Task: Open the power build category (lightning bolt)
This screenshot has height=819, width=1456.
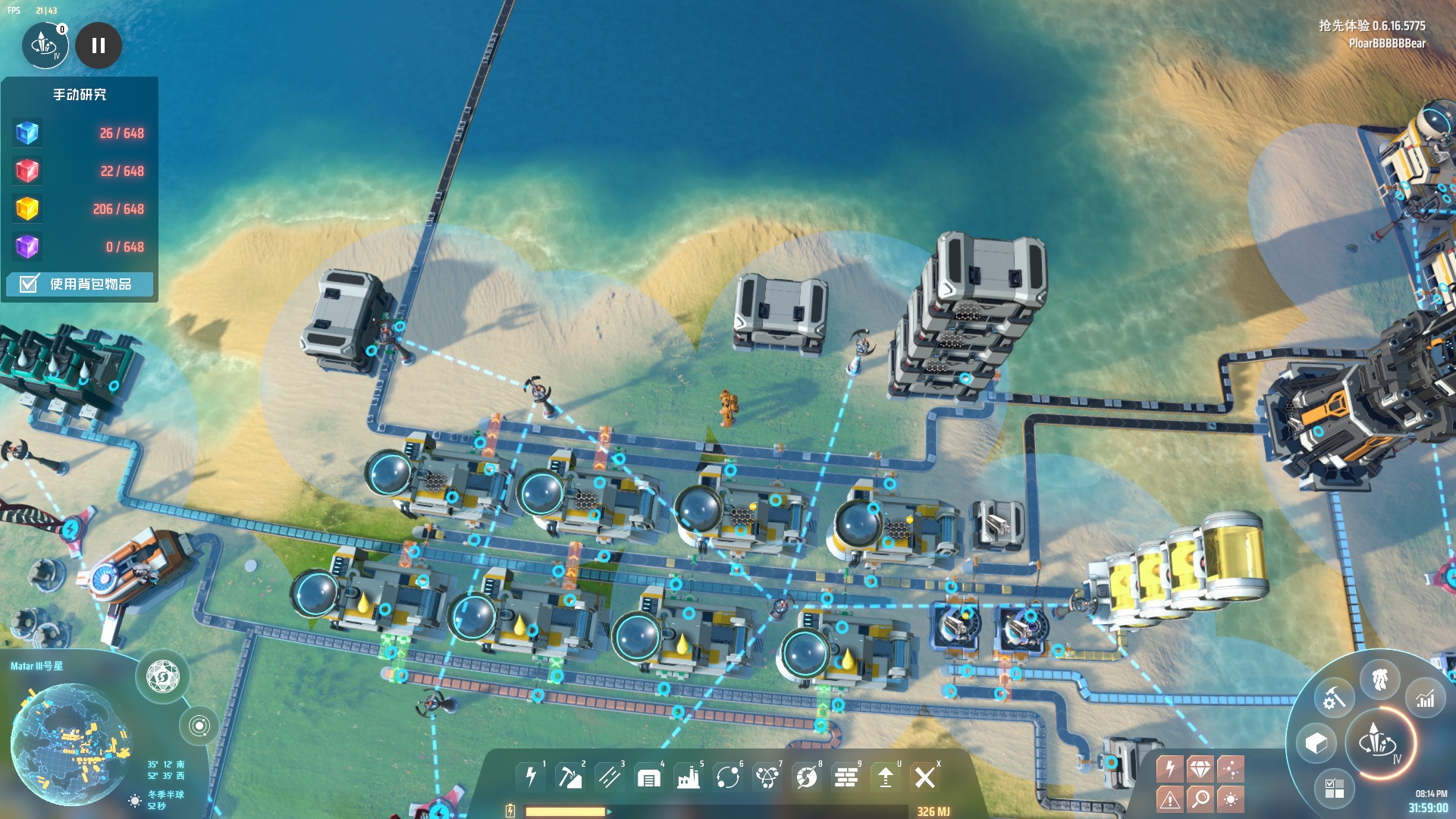Action: [x=531, y=777]
